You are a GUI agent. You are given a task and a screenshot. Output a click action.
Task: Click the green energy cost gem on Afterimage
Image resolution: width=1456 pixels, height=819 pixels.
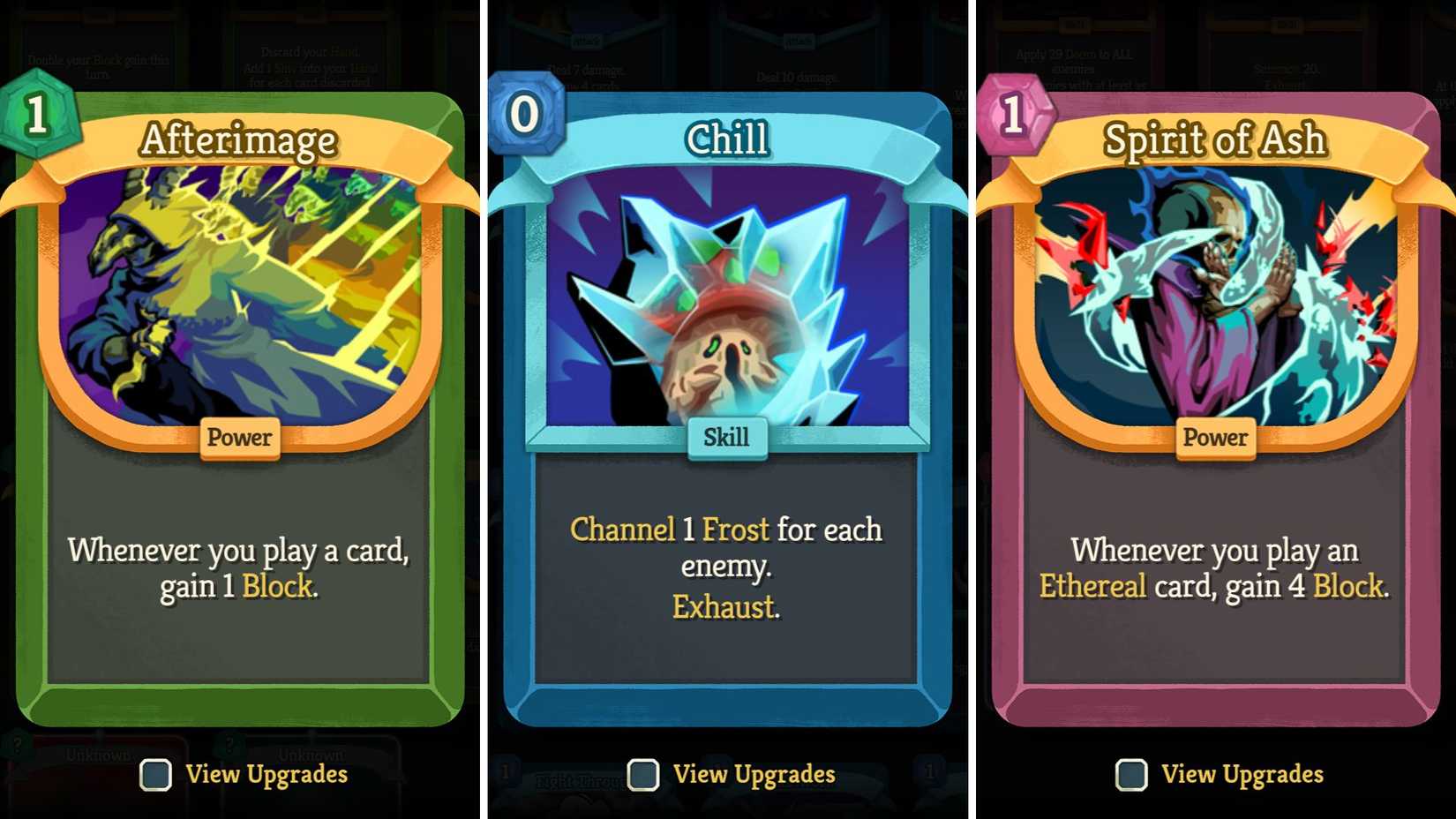[x=37, y=119]
